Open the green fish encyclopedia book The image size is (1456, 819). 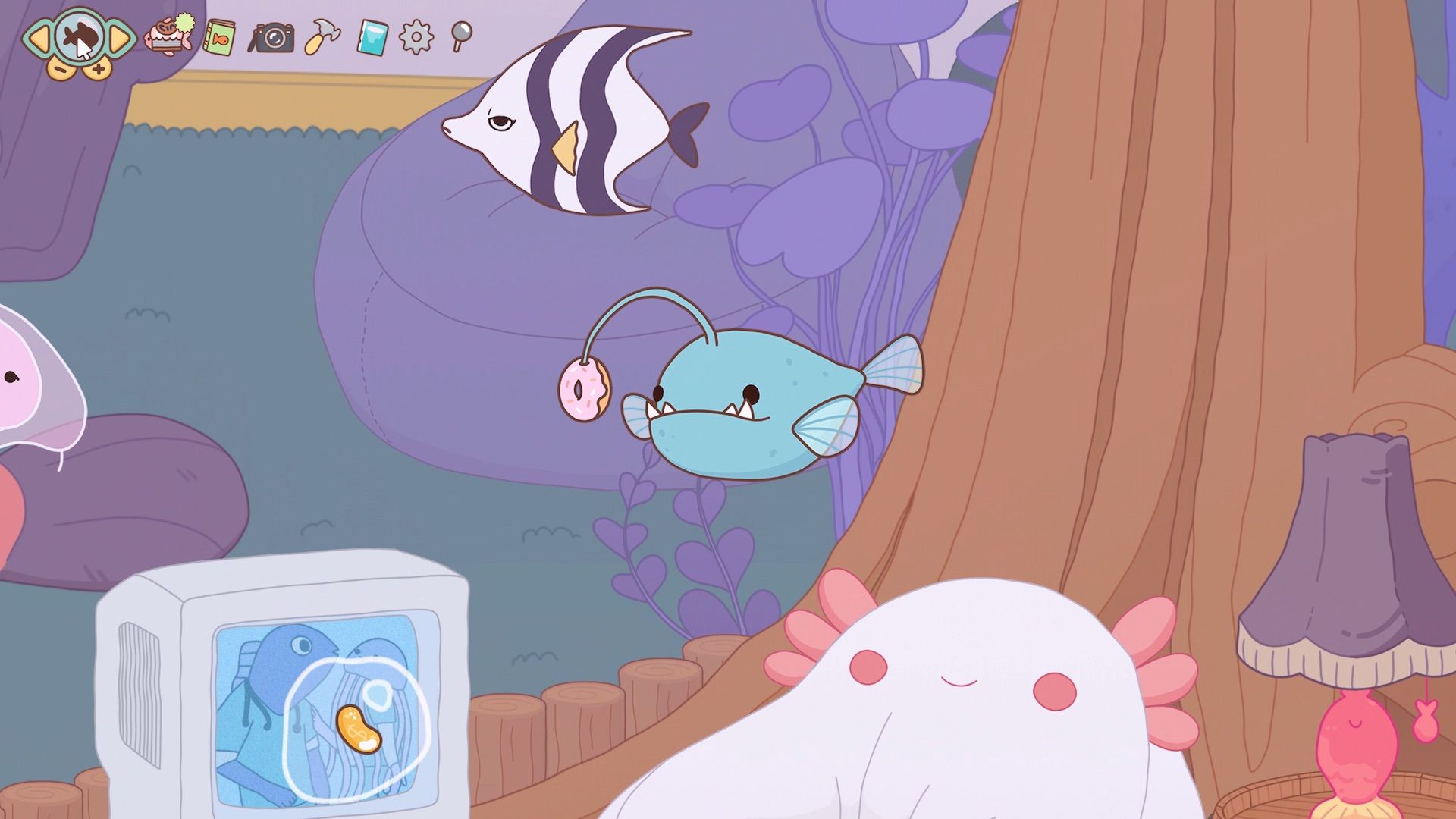coord(218,36)
